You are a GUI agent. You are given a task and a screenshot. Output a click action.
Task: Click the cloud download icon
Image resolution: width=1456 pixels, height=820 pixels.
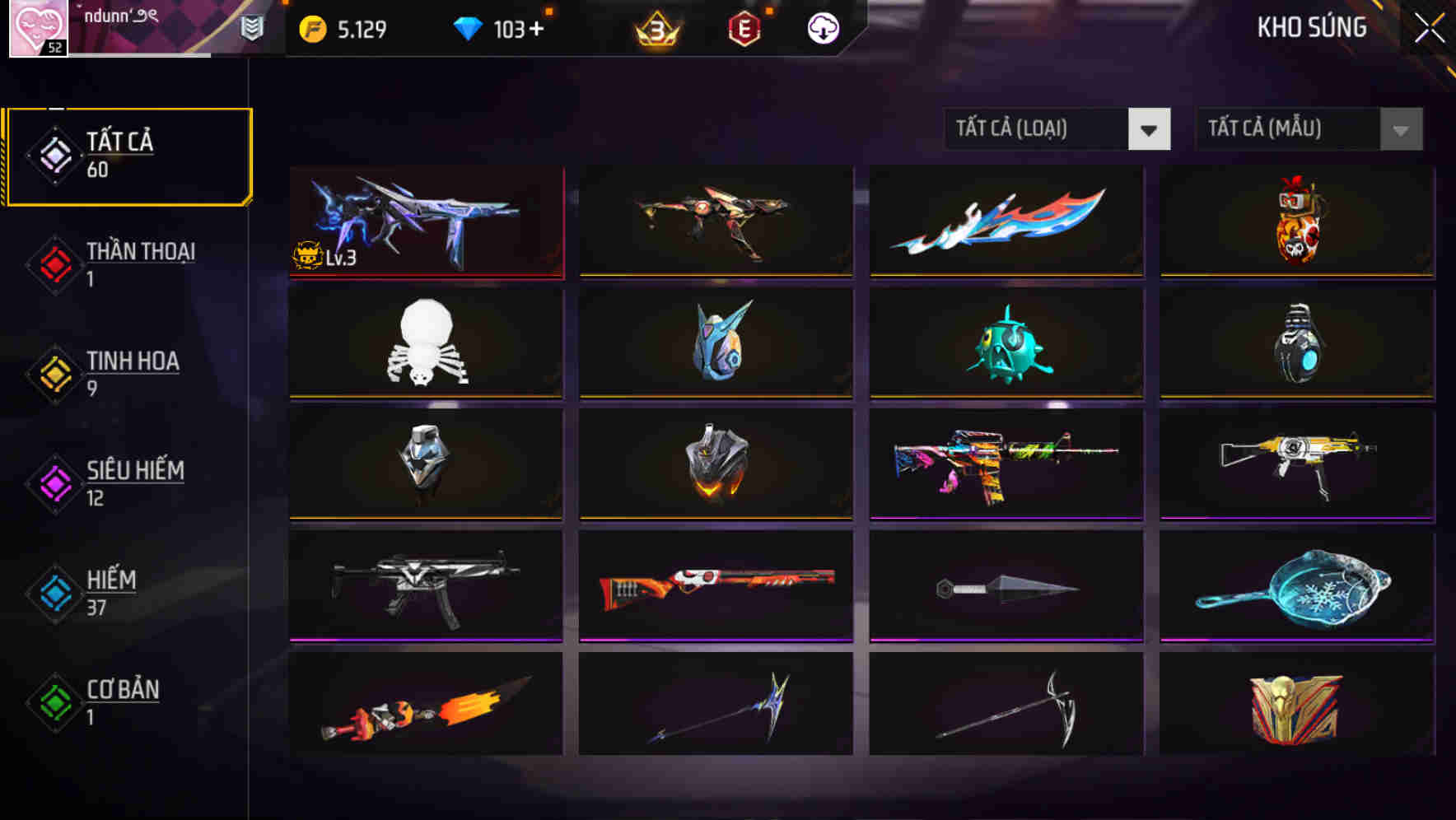[x=822, y=27]
